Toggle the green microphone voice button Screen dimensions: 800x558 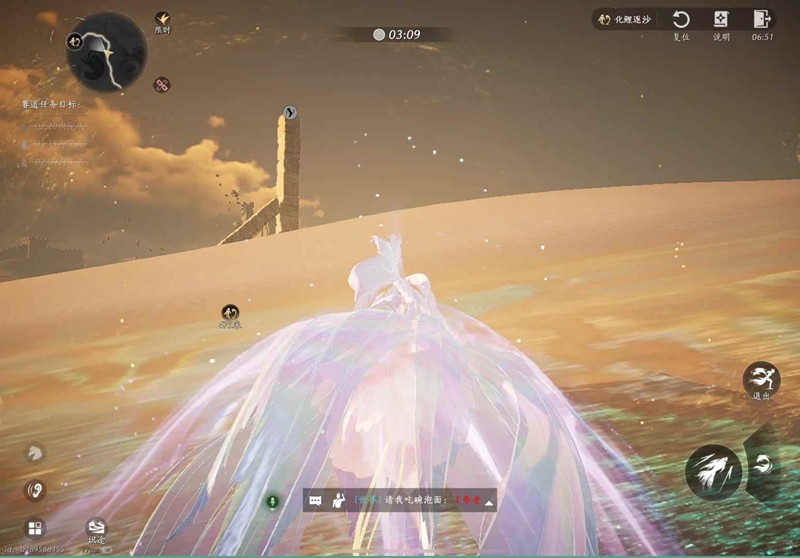point(271,500)
